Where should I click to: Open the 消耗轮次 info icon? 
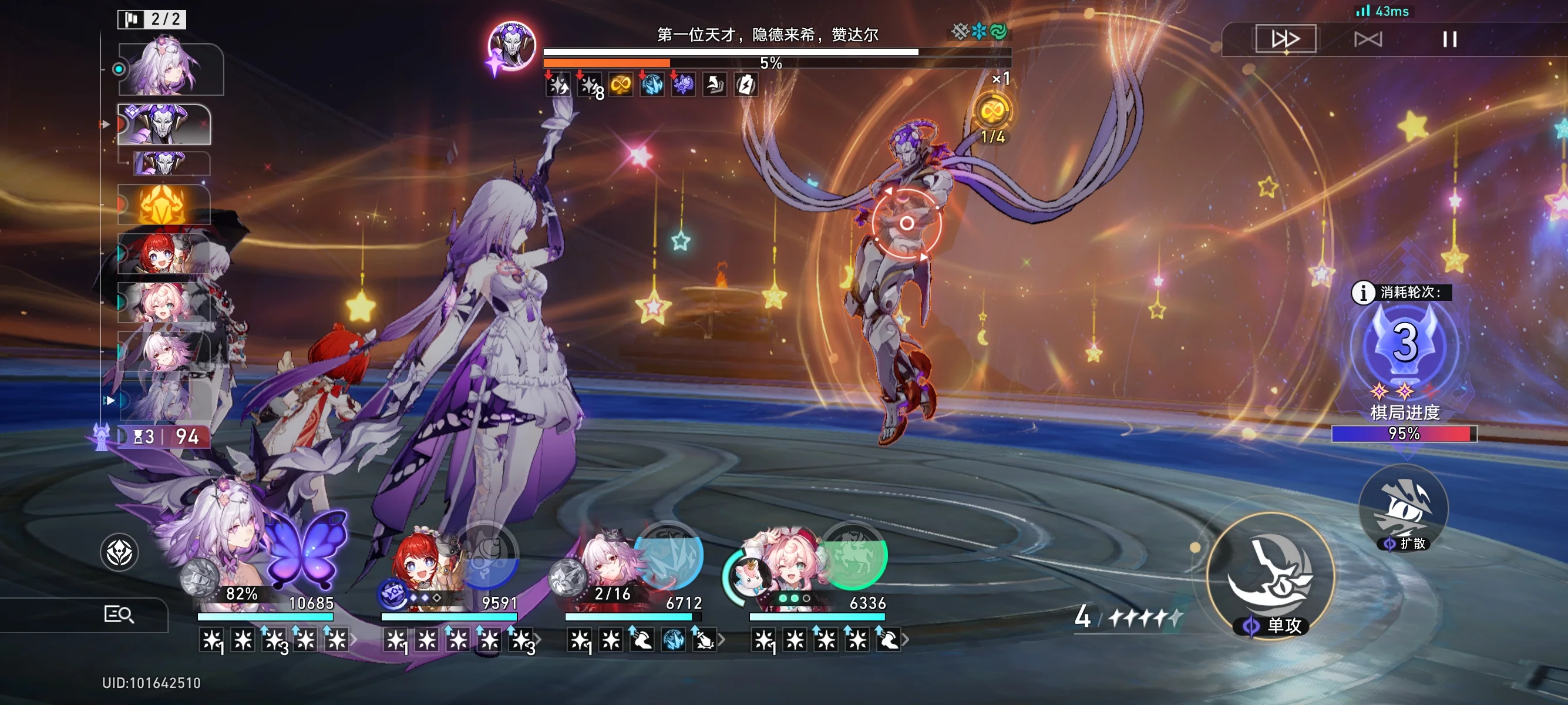point(1362,293)
